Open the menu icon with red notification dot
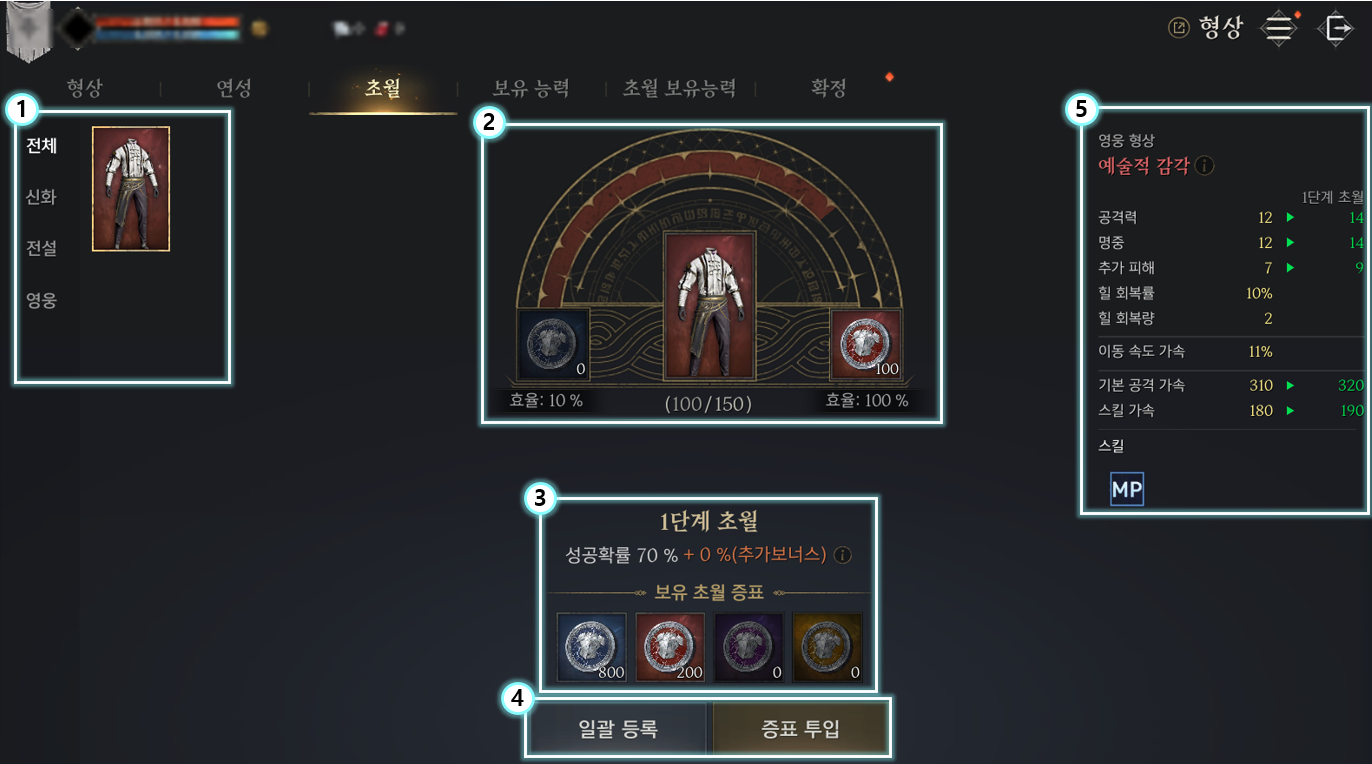This screenshot has width=1372, height=764. 1278,27
